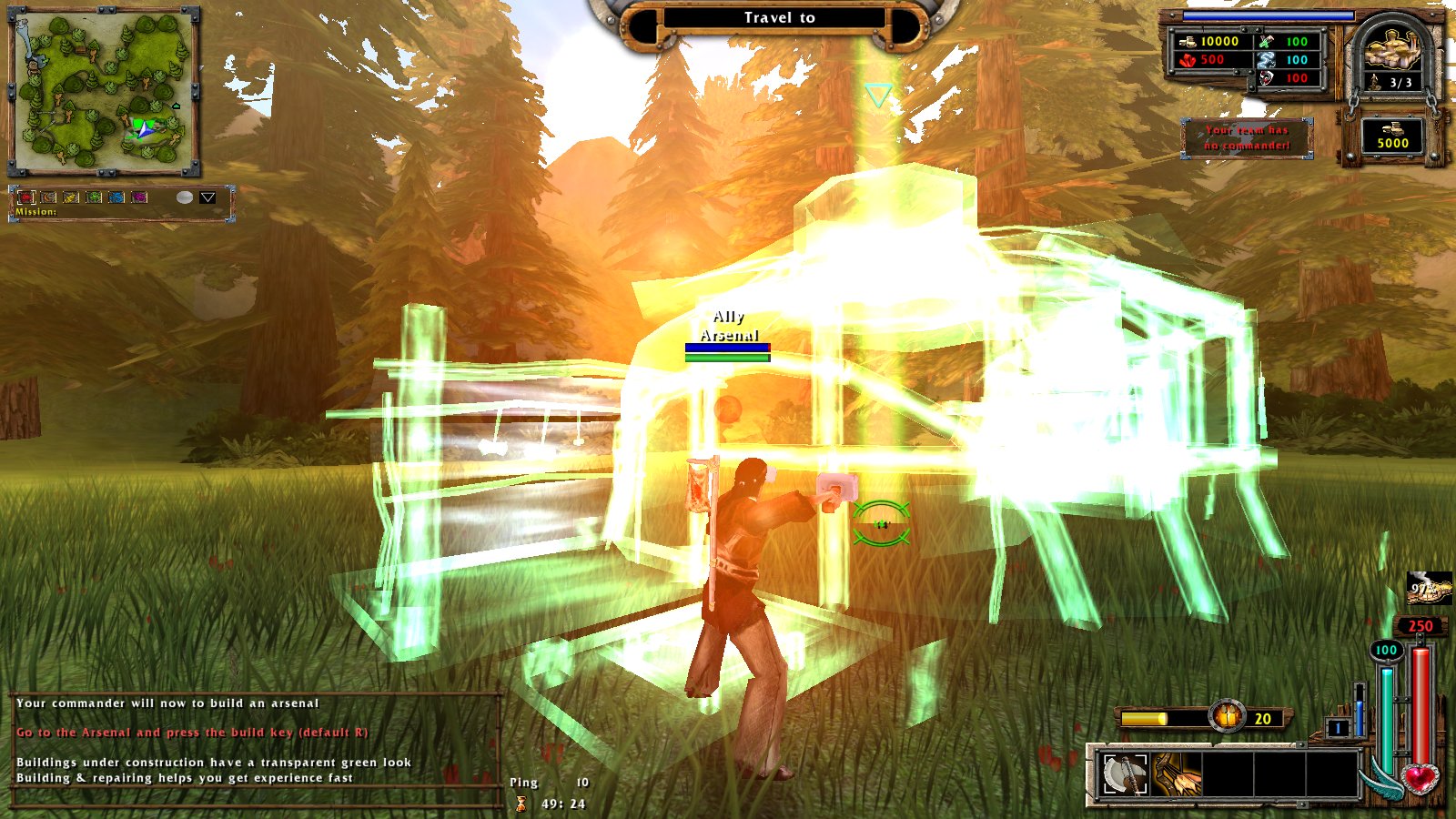Select the axe weapon slot

point(1125,774)
